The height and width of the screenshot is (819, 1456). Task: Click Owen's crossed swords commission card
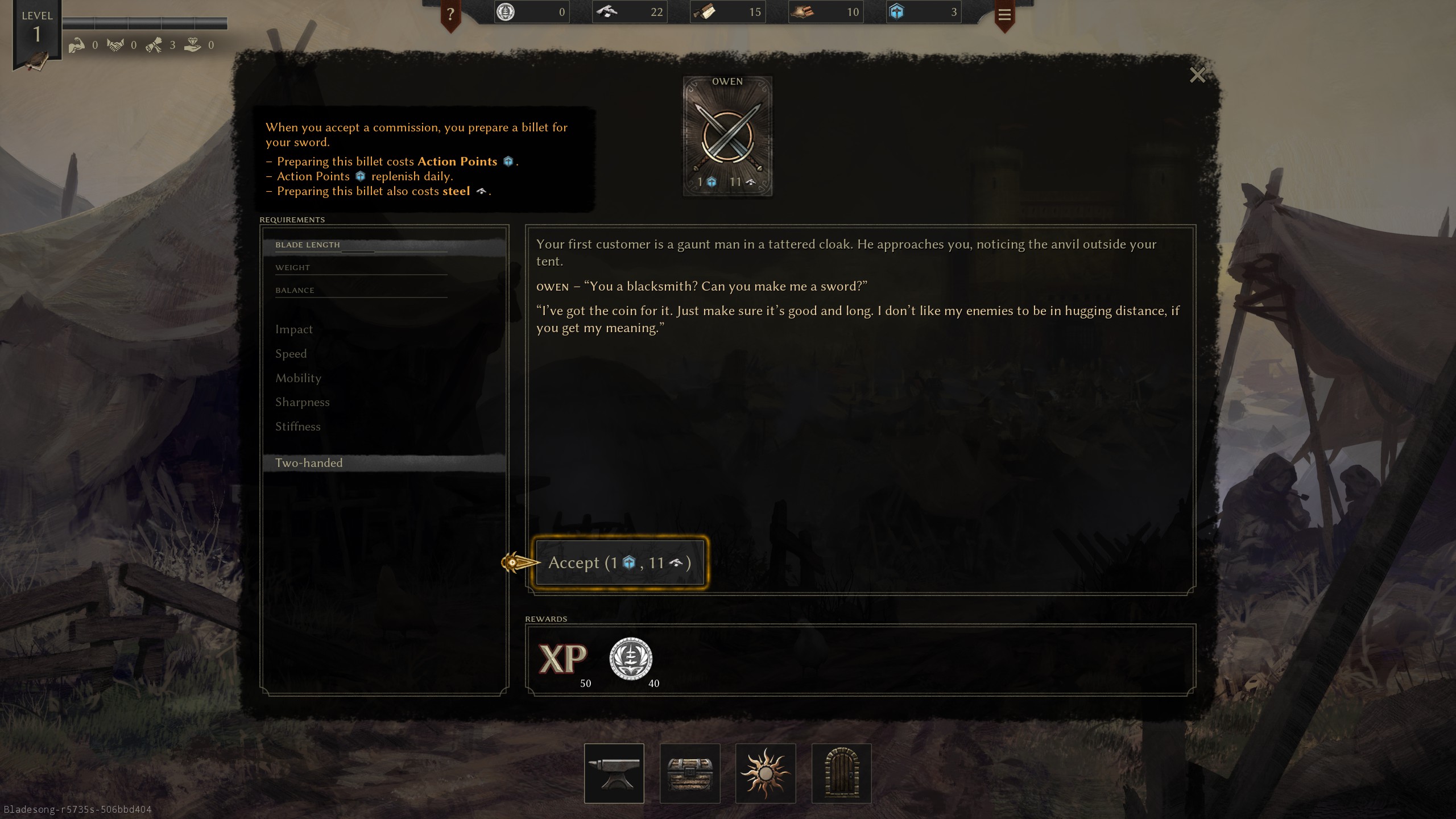click(727, 136)
